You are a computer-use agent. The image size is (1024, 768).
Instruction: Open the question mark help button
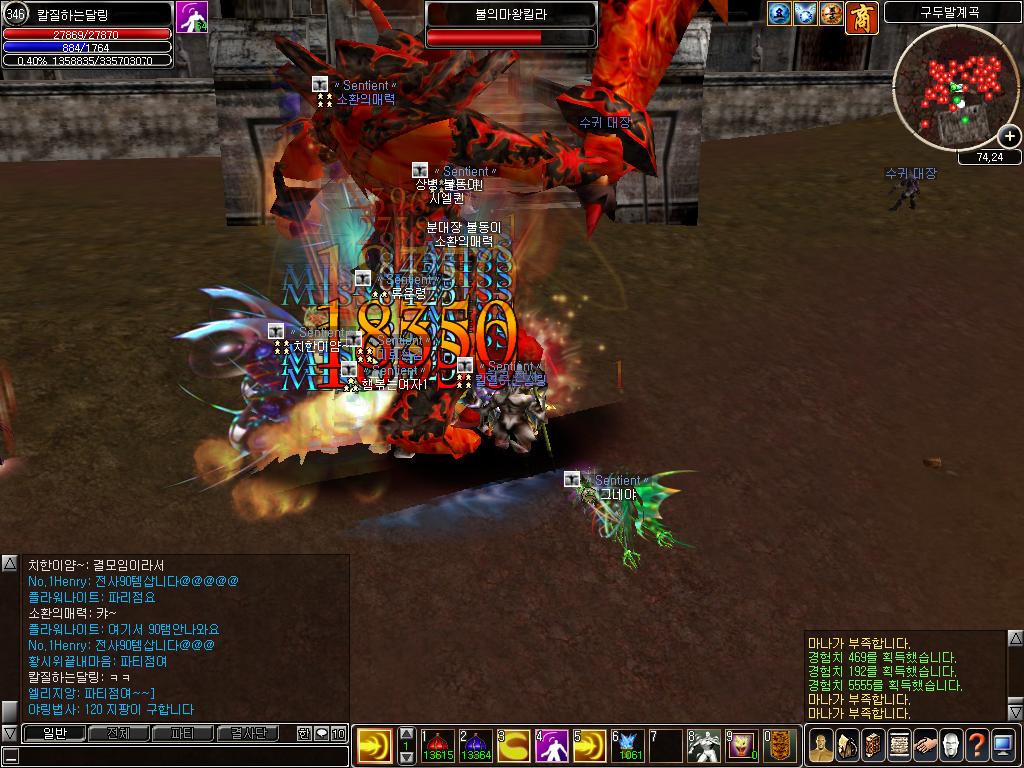pyautogui.click(x=977, y=745)
